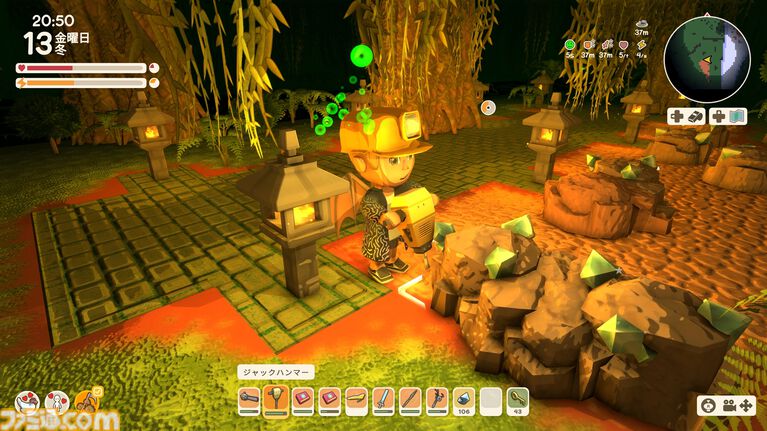Viewport: 767px width, 431px height.
Task: Pick the red-handled tool slot
Action: (437, 400)
